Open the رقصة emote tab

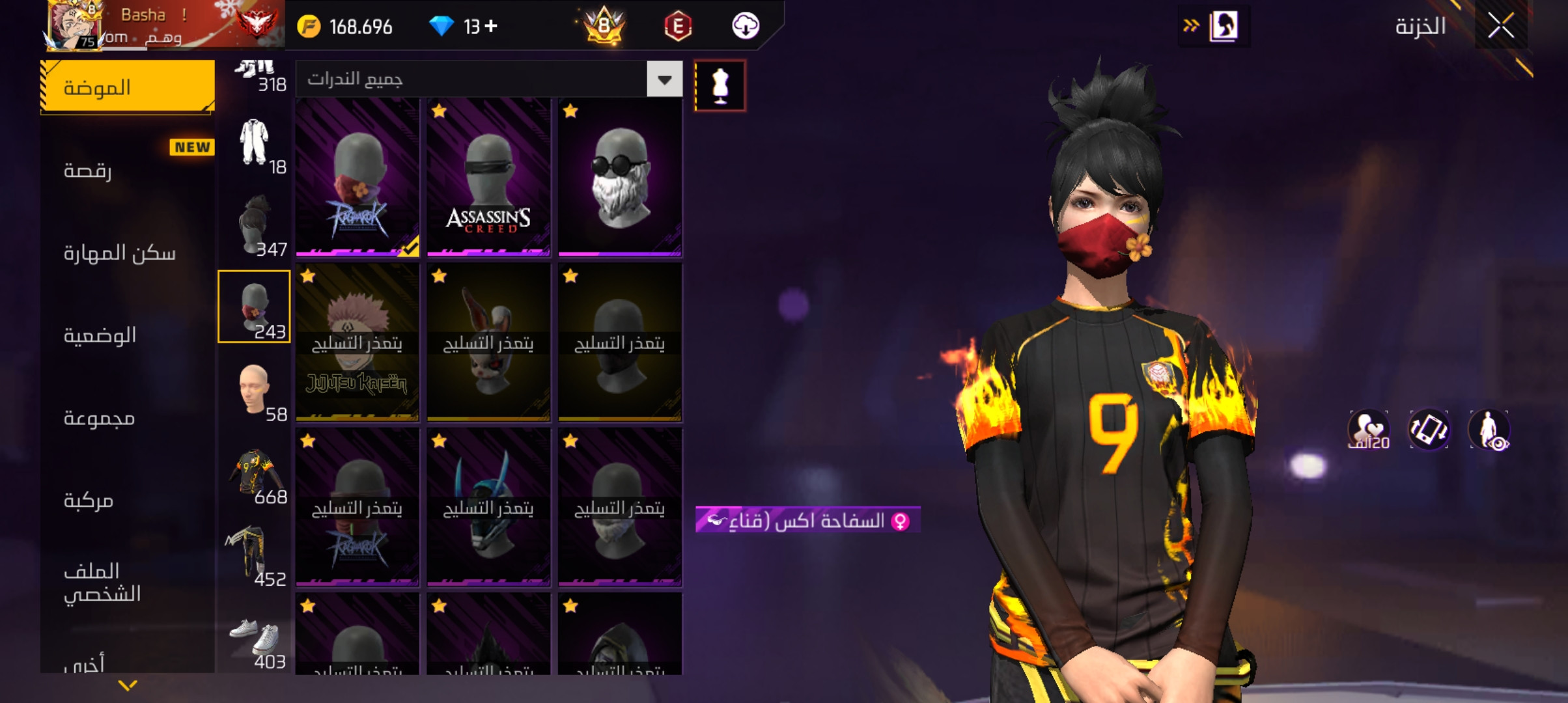tap(128, 171)
